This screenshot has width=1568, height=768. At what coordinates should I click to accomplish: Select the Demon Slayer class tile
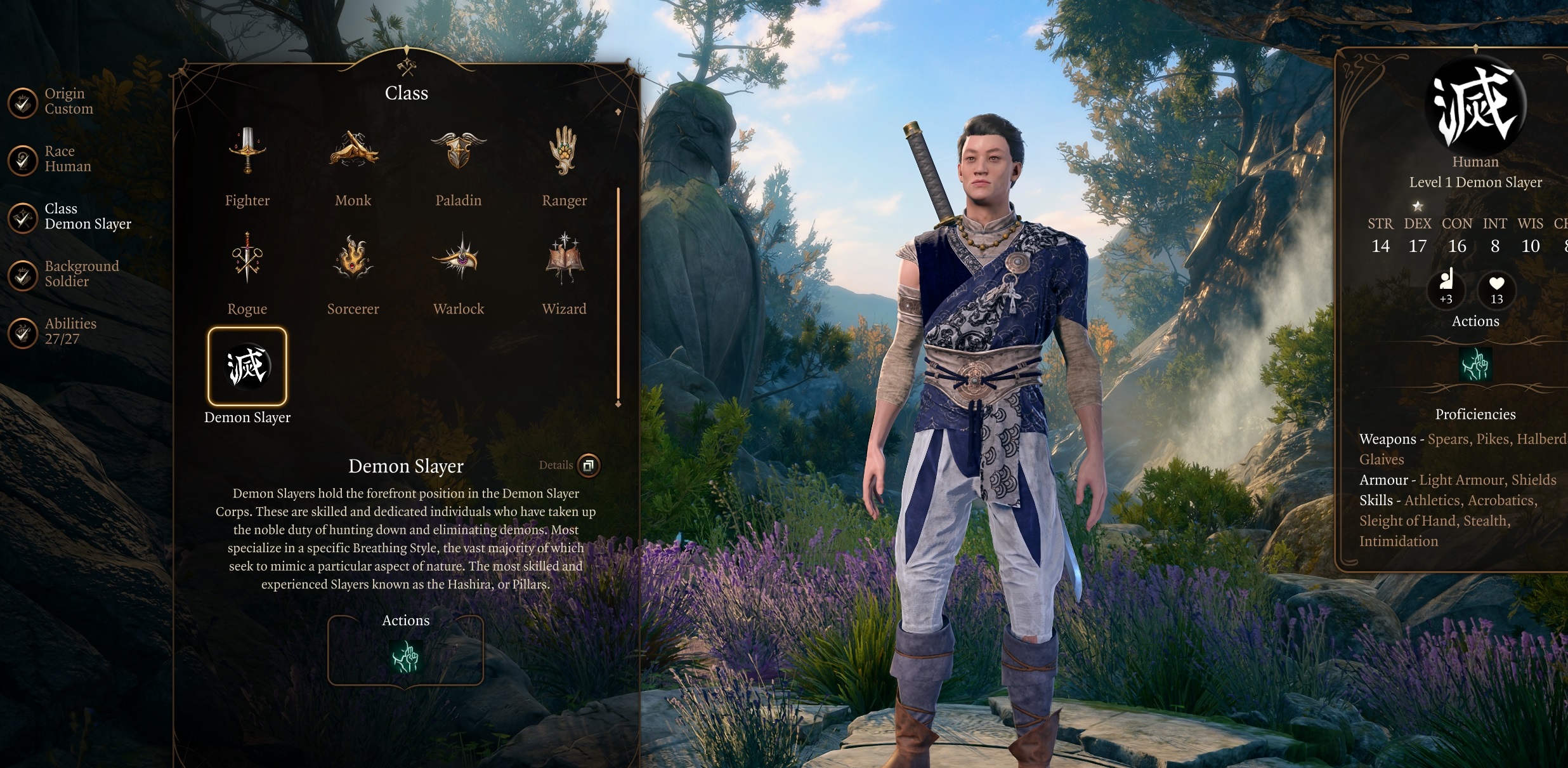[247, 366]
